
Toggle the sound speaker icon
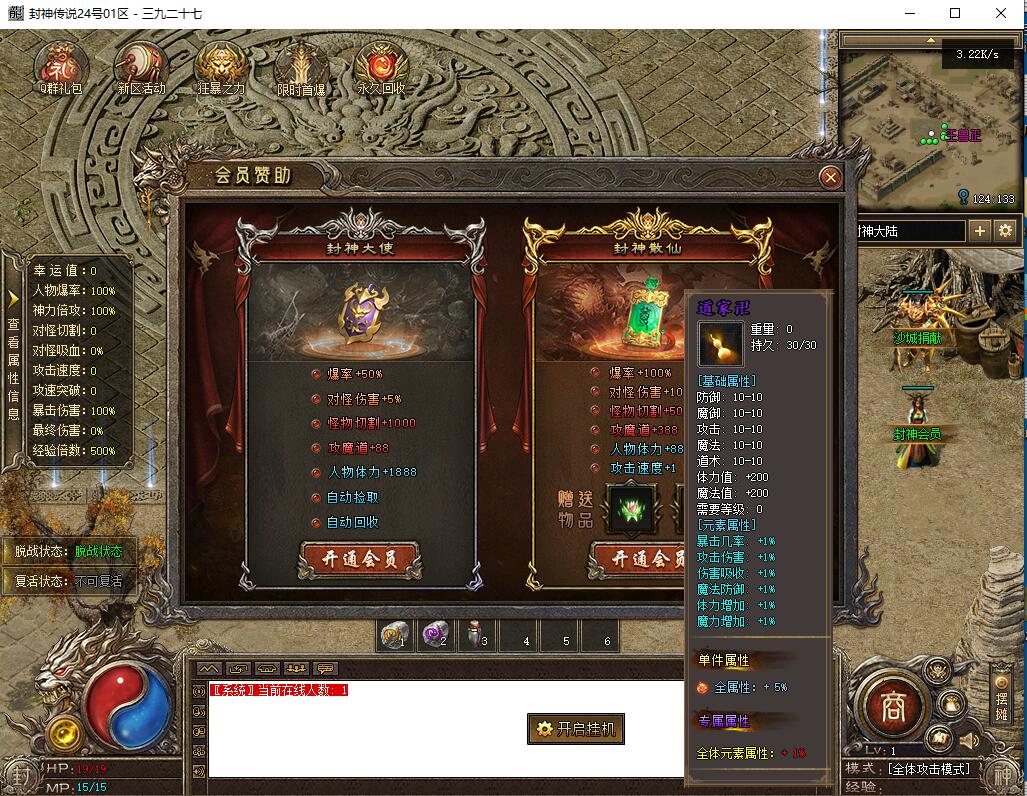[x=968, y=741]
